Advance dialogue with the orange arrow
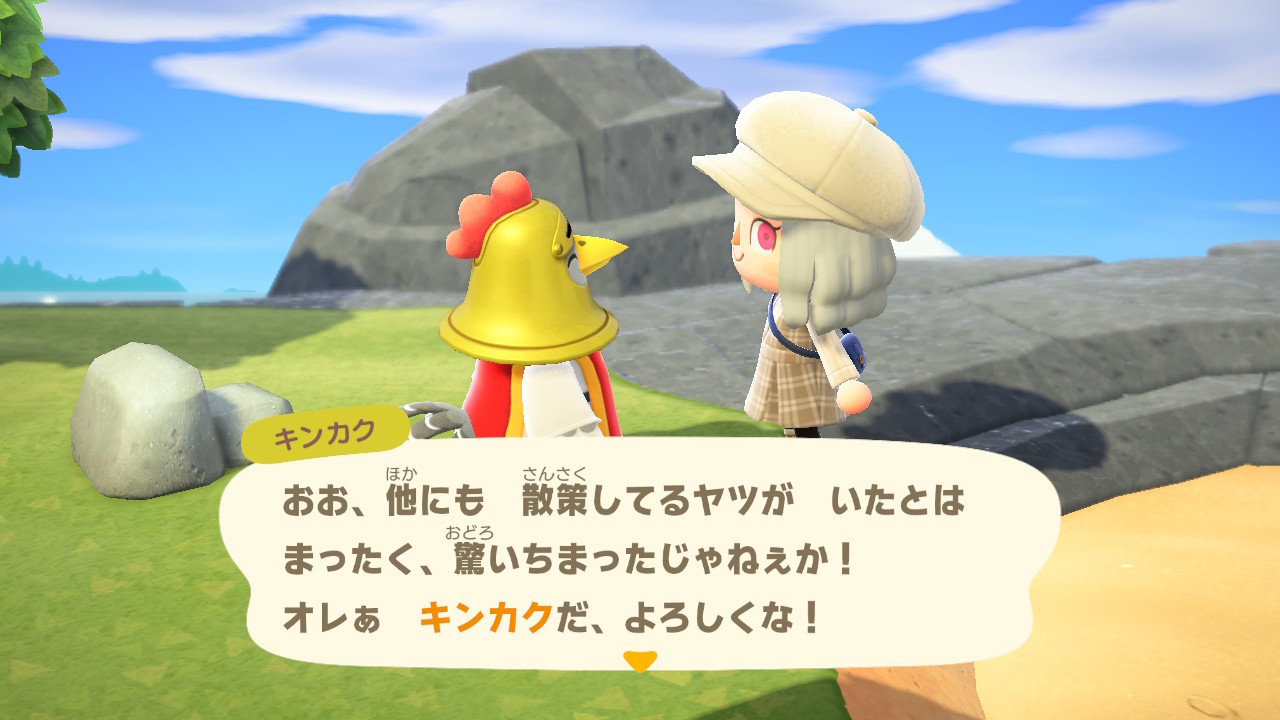The image size is (1280, 720). tap(639, 660)
